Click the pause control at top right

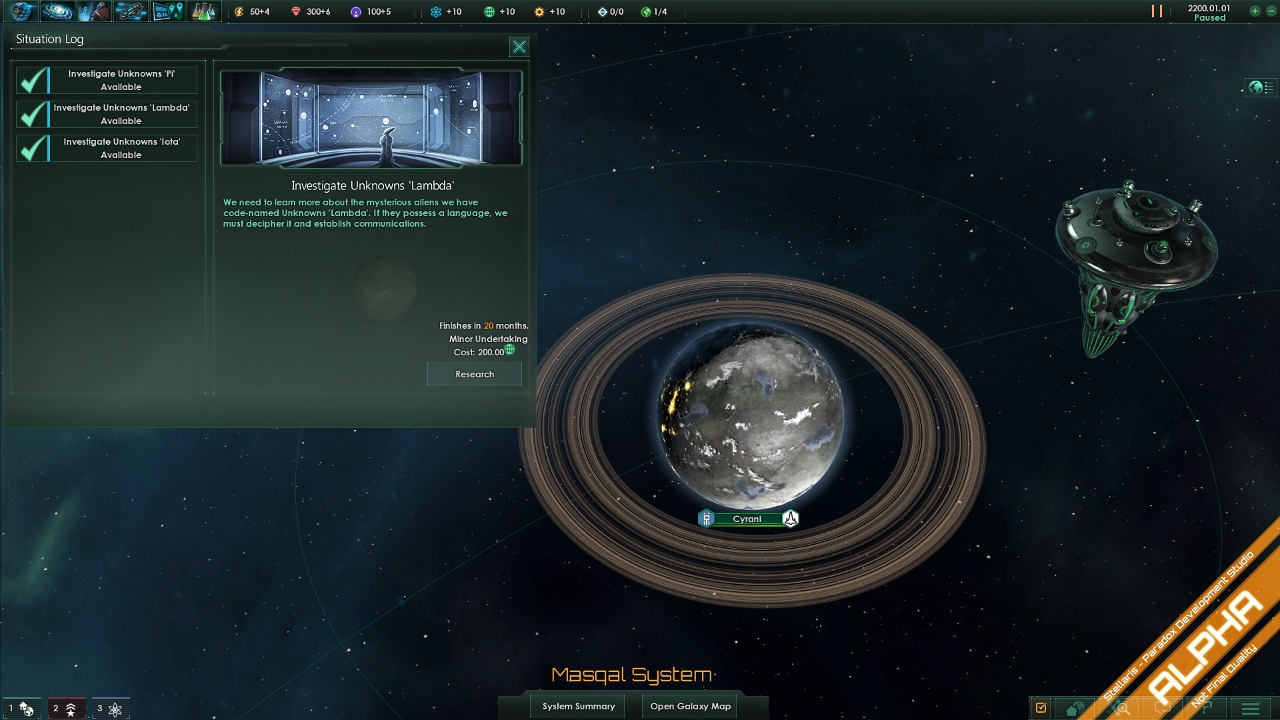click(x=1157, y=13)
